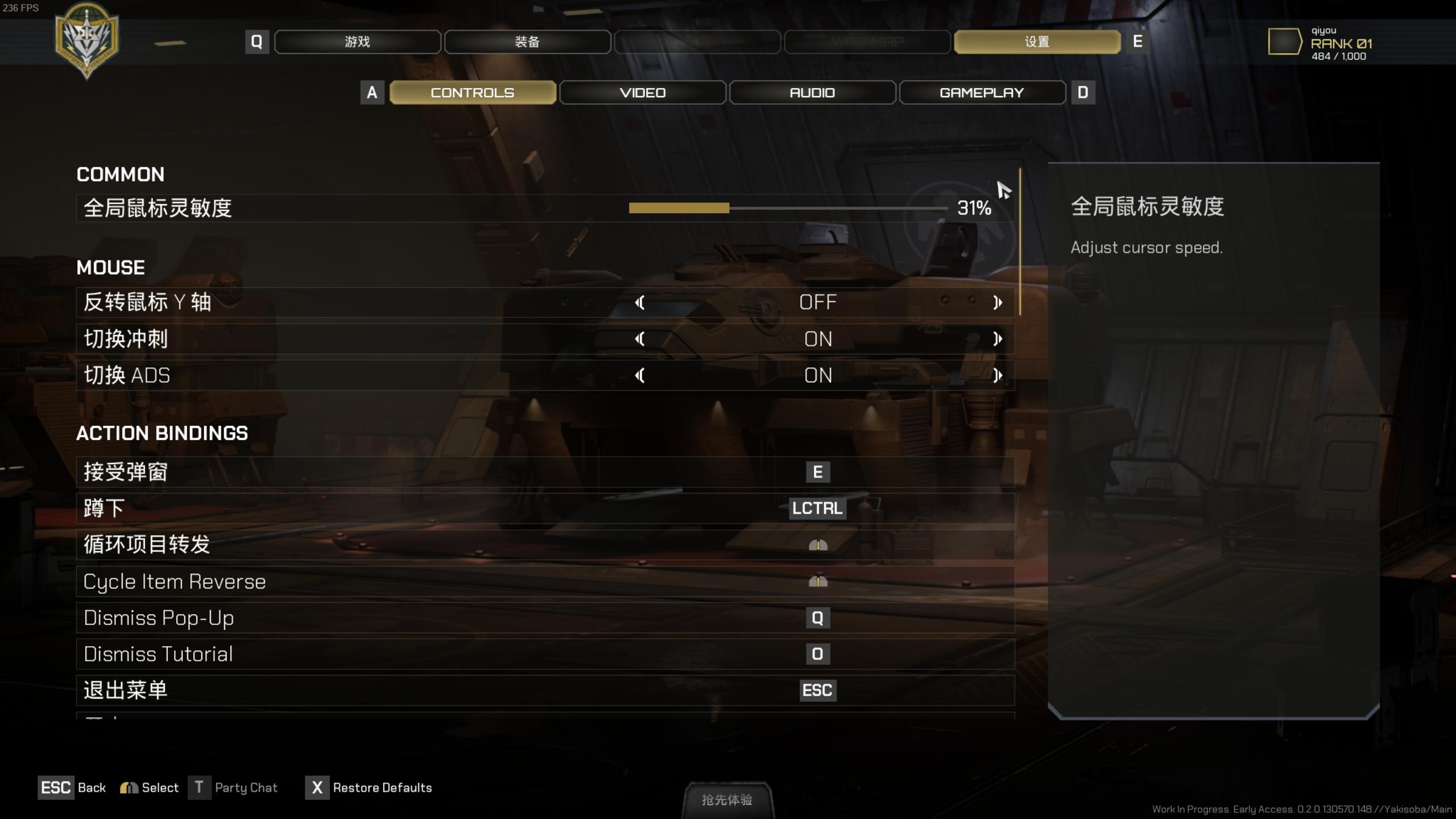Image resolution: width=1456 pixels, height=819 pixels.
Task: Change the 退出菜单 ESC binding
Action: coord(817,690)
